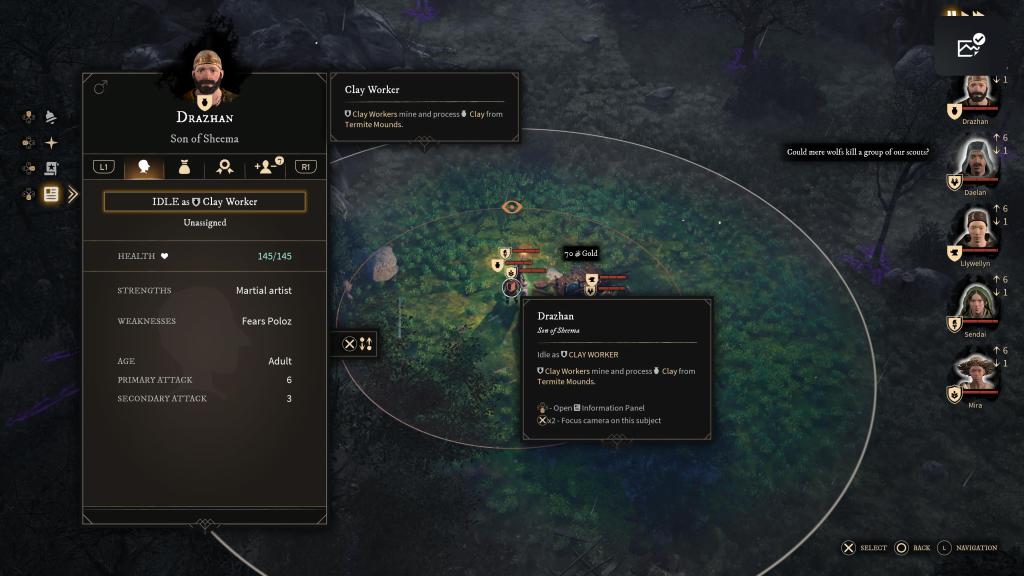Select the highlighted information panel icon
This screenshot has height=576, width=1024.
[x=50, y=194]
